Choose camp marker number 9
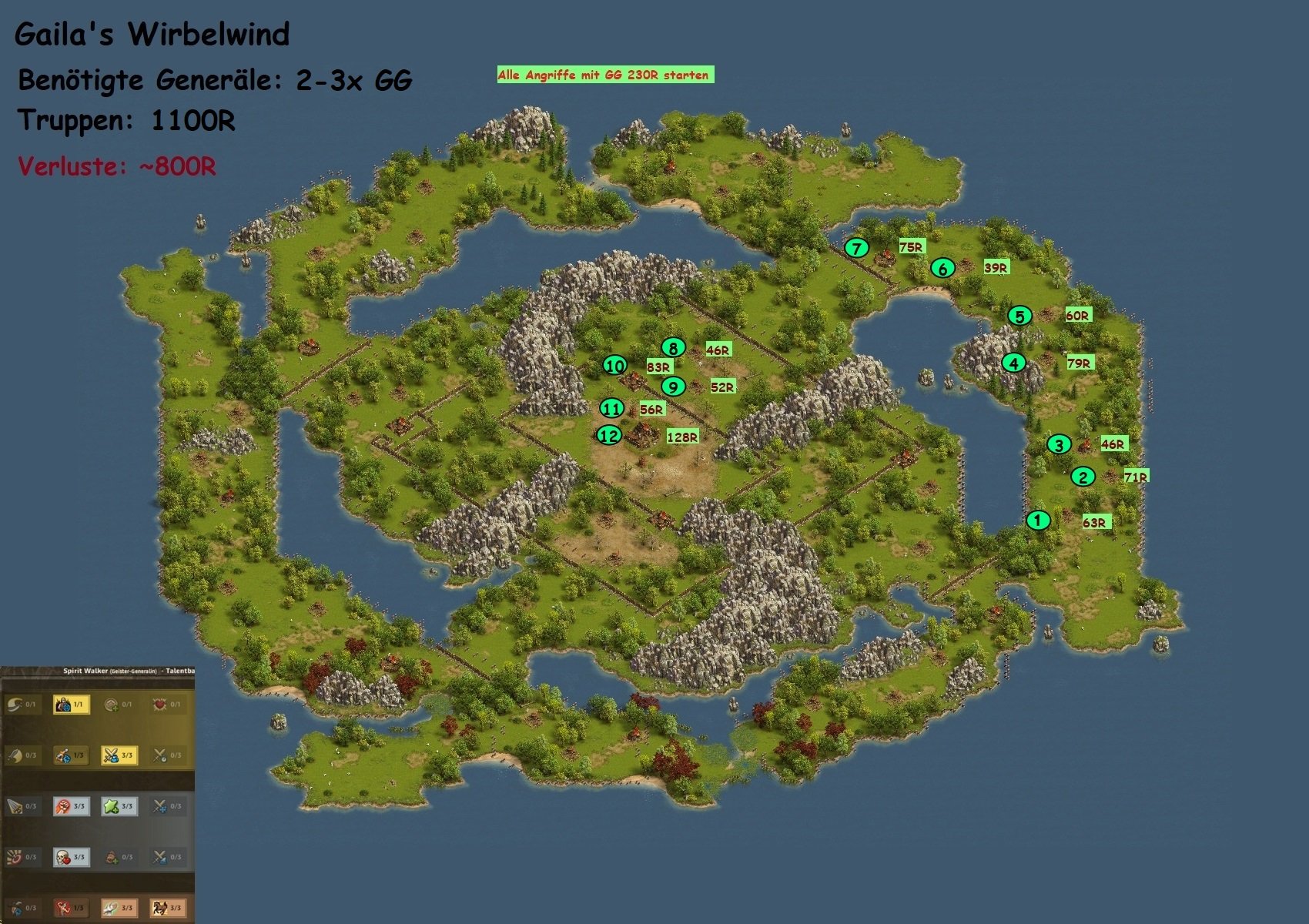Image resolution: width=1309 pixels, height=924 pixels. click(673, 387)
